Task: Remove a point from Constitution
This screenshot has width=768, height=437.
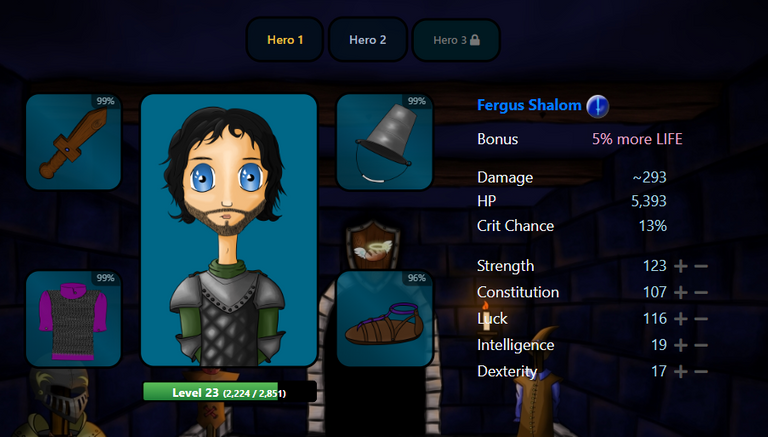Action: [x=701, y=293]
